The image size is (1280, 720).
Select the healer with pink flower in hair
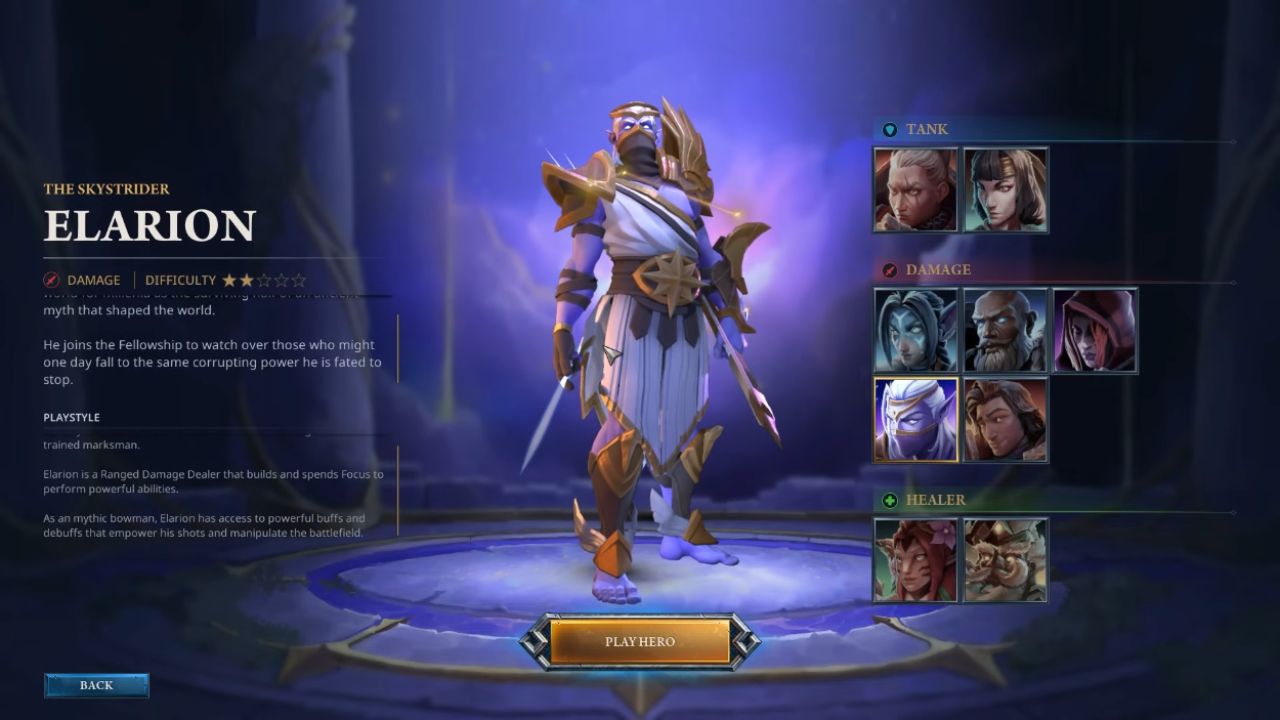point(915,560)
